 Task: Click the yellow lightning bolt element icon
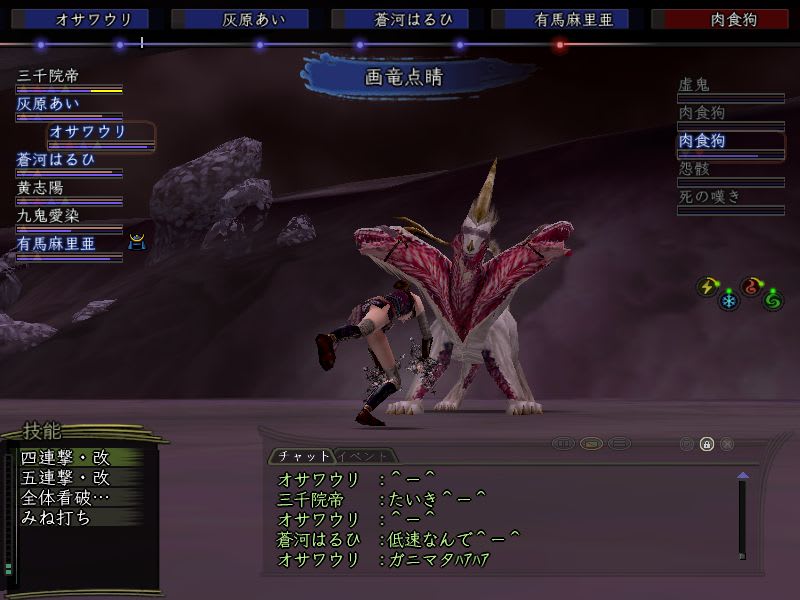point(707,287)
